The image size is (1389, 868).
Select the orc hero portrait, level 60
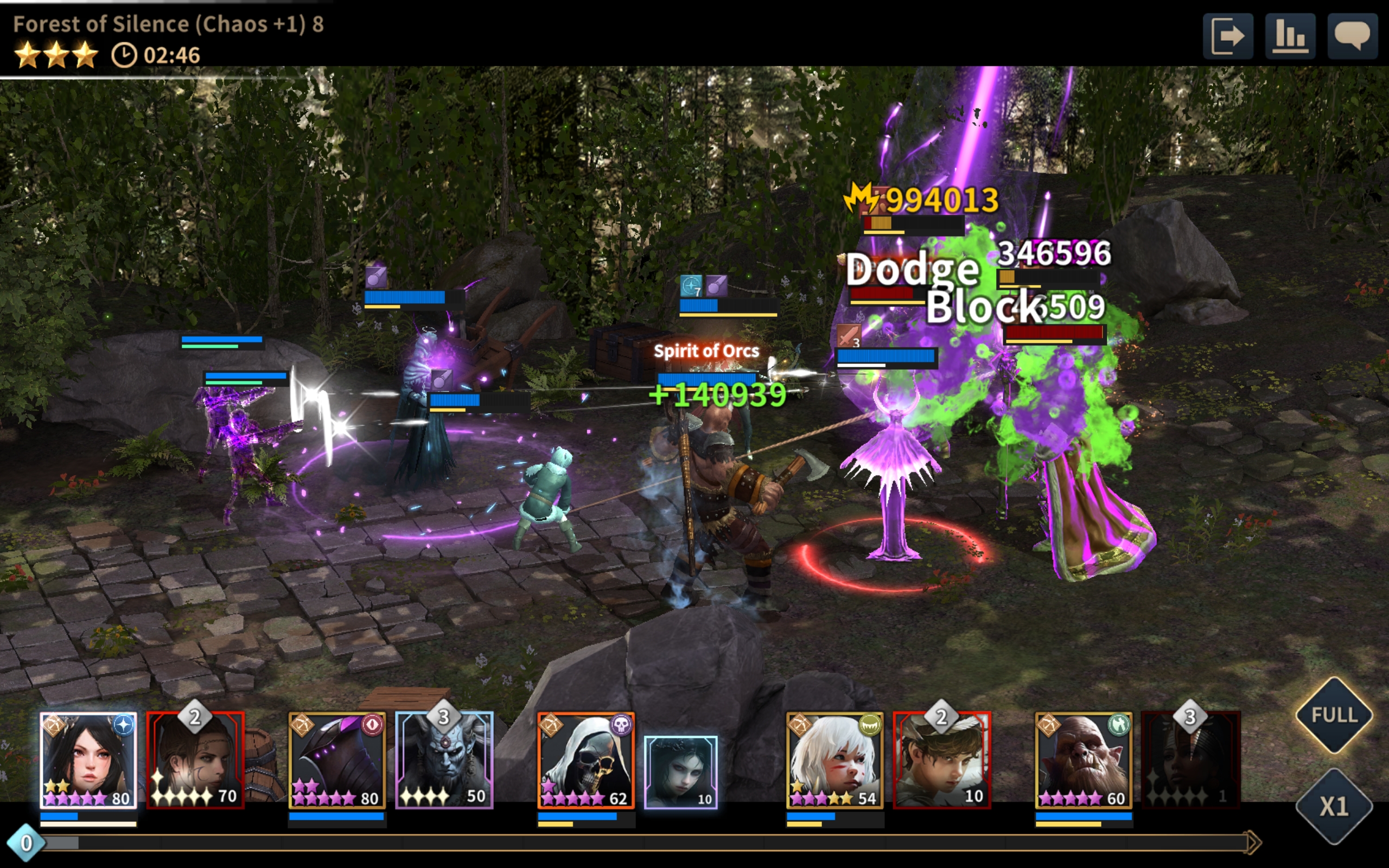tap(1083, 760)
